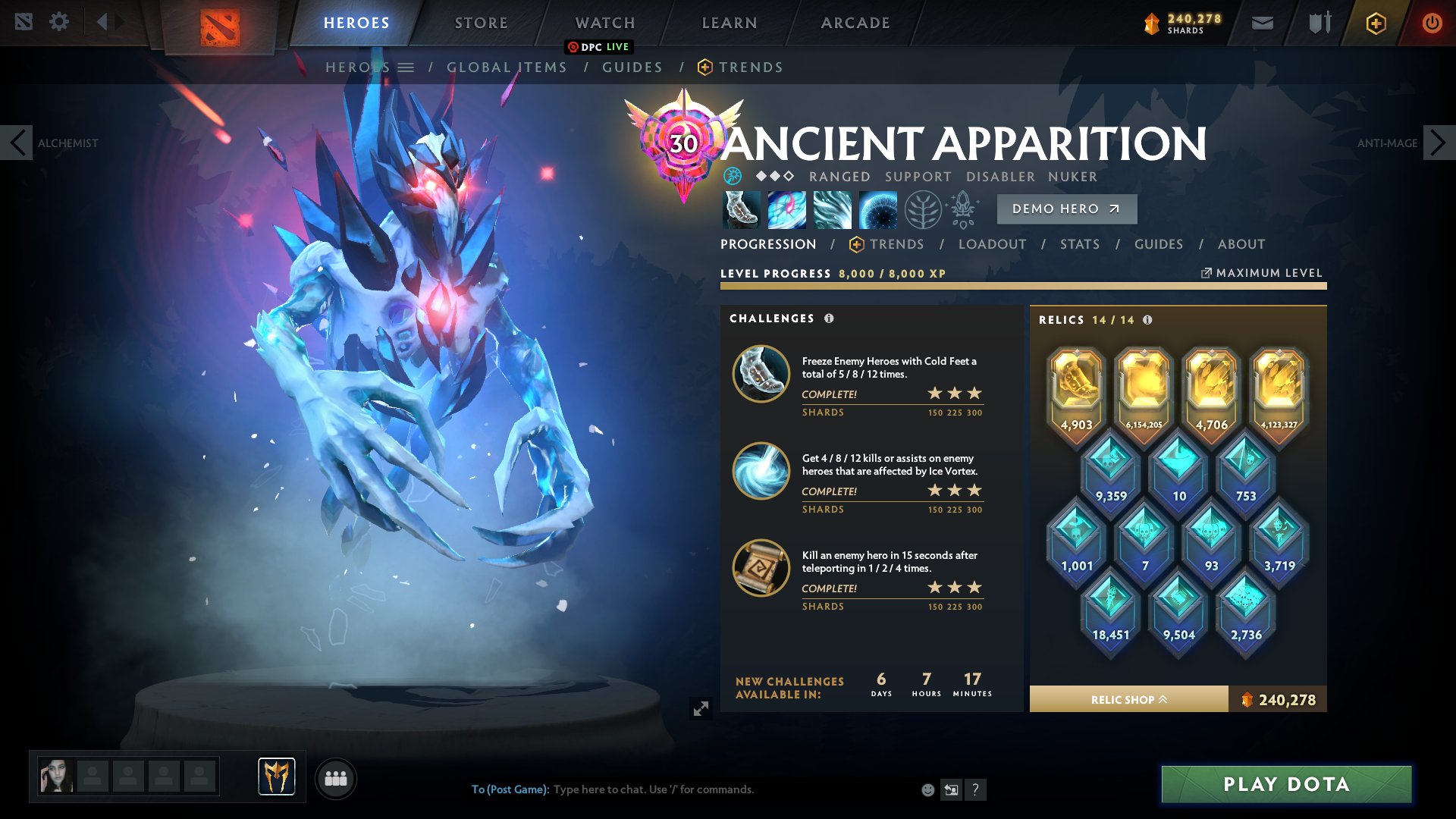Collapse the Relic Shop chevron
This screenshot has width=1456, height=819.
[x=1163, y=699]
